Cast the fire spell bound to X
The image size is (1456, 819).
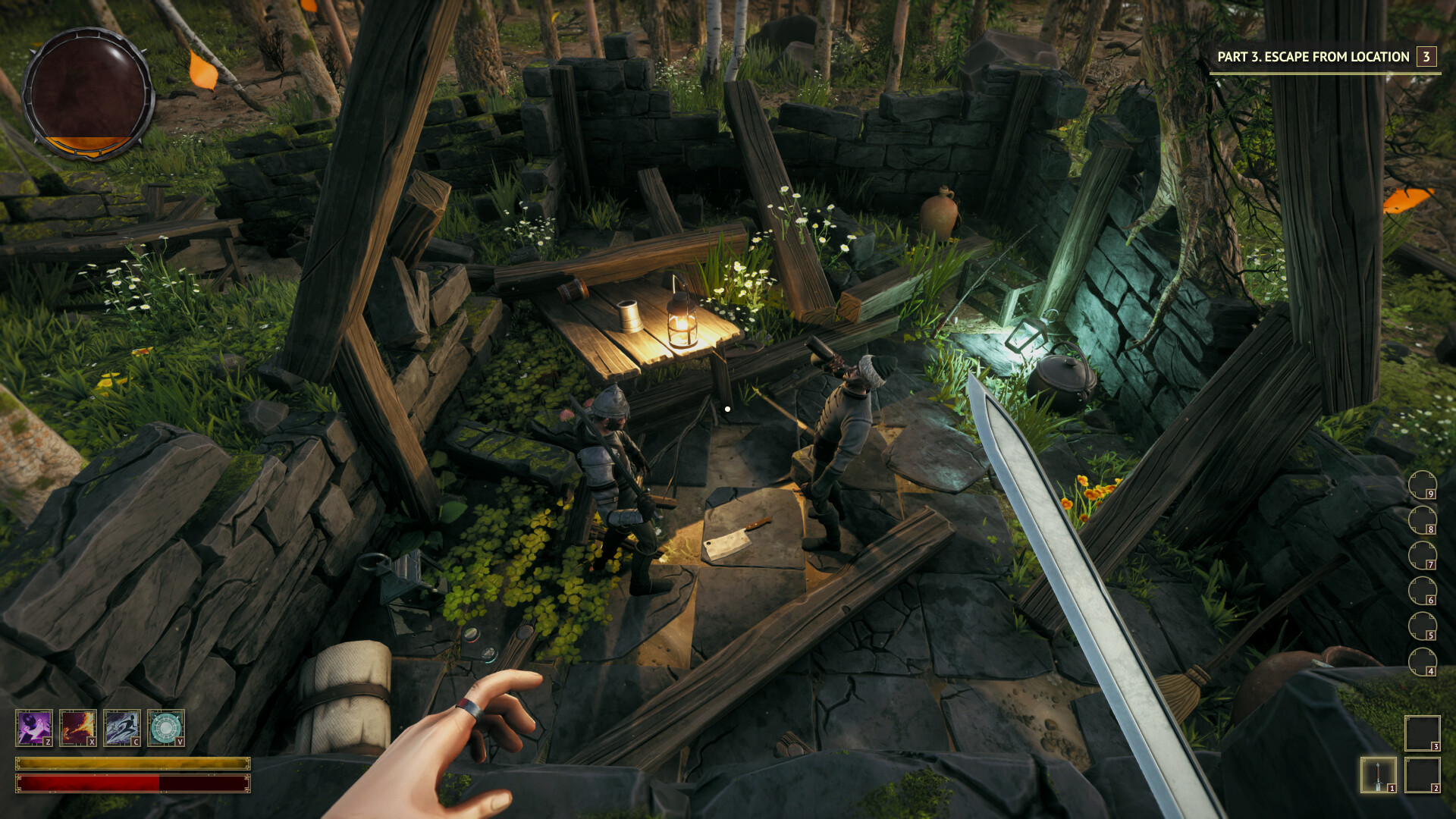point(77,727)
